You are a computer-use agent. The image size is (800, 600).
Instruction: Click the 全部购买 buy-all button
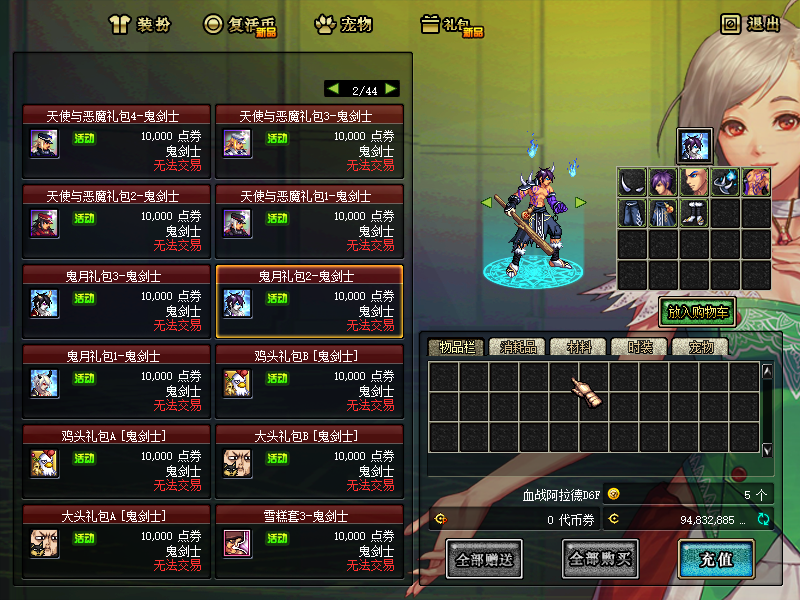[x=600, y=558]
